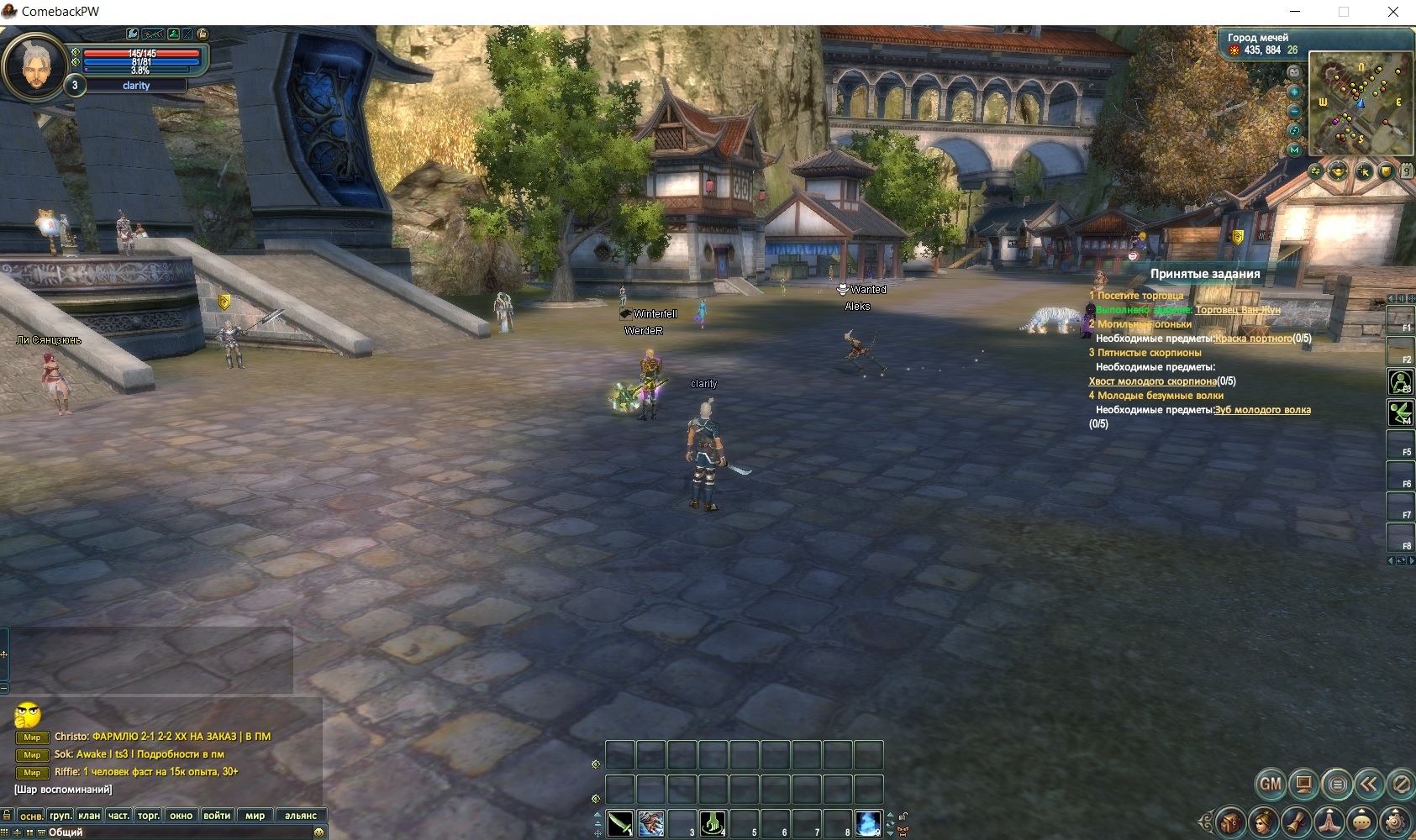The image size is (1416, 840).
Task: Open the backpack inventory icon
Action: point(1230,822)
